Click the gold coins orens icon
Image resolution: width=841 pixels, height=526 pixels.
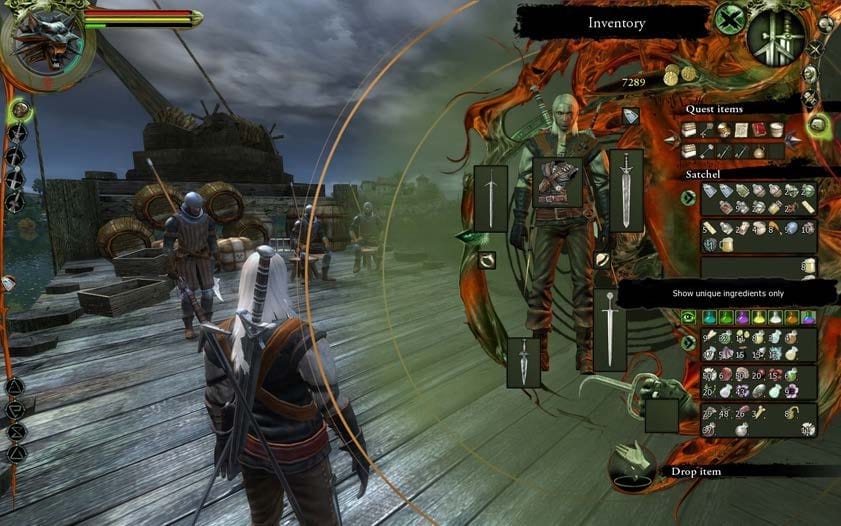click(680, 76)
